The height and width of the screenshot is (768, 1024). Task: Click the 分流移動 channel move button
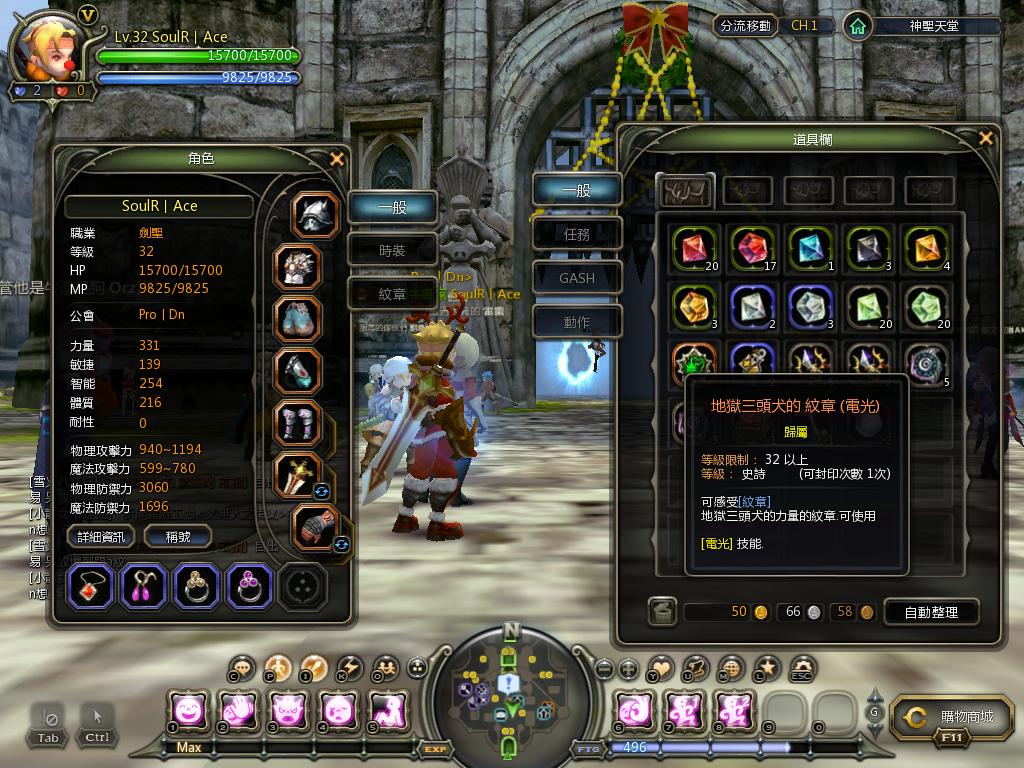coord(744,26)
